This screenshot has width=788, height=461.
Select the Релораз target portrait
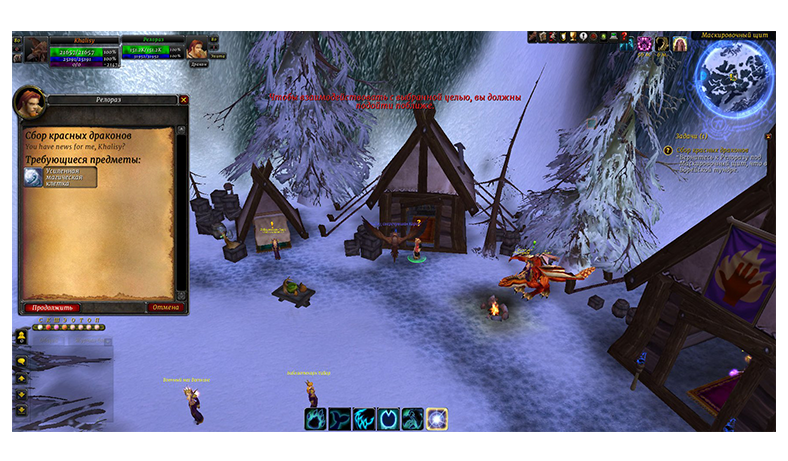[198, 49]
